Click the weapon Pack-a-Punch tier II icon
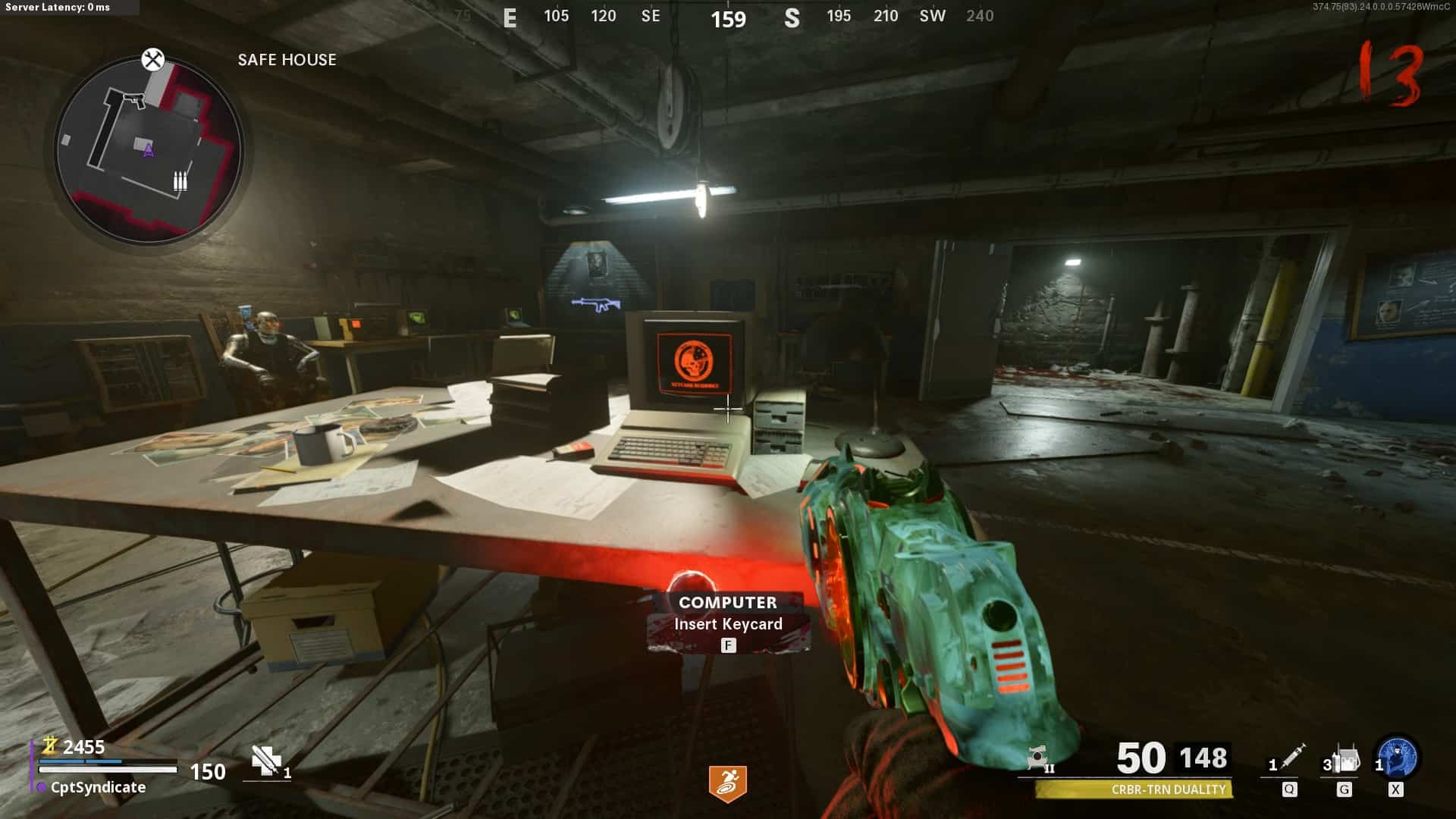 tap(1039, 759)
